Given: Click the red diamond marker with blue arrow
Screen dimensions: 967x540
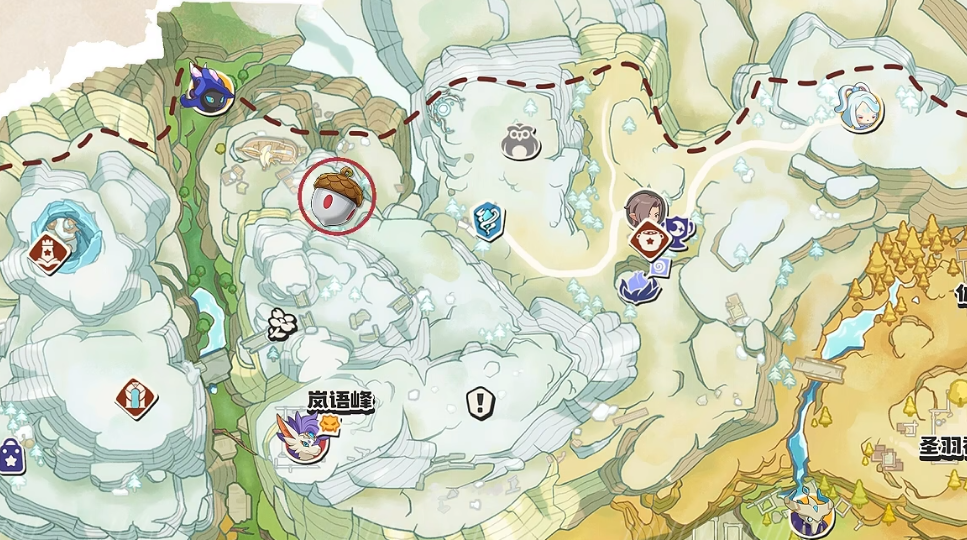Looking at the screenshot, I should 135,398.
